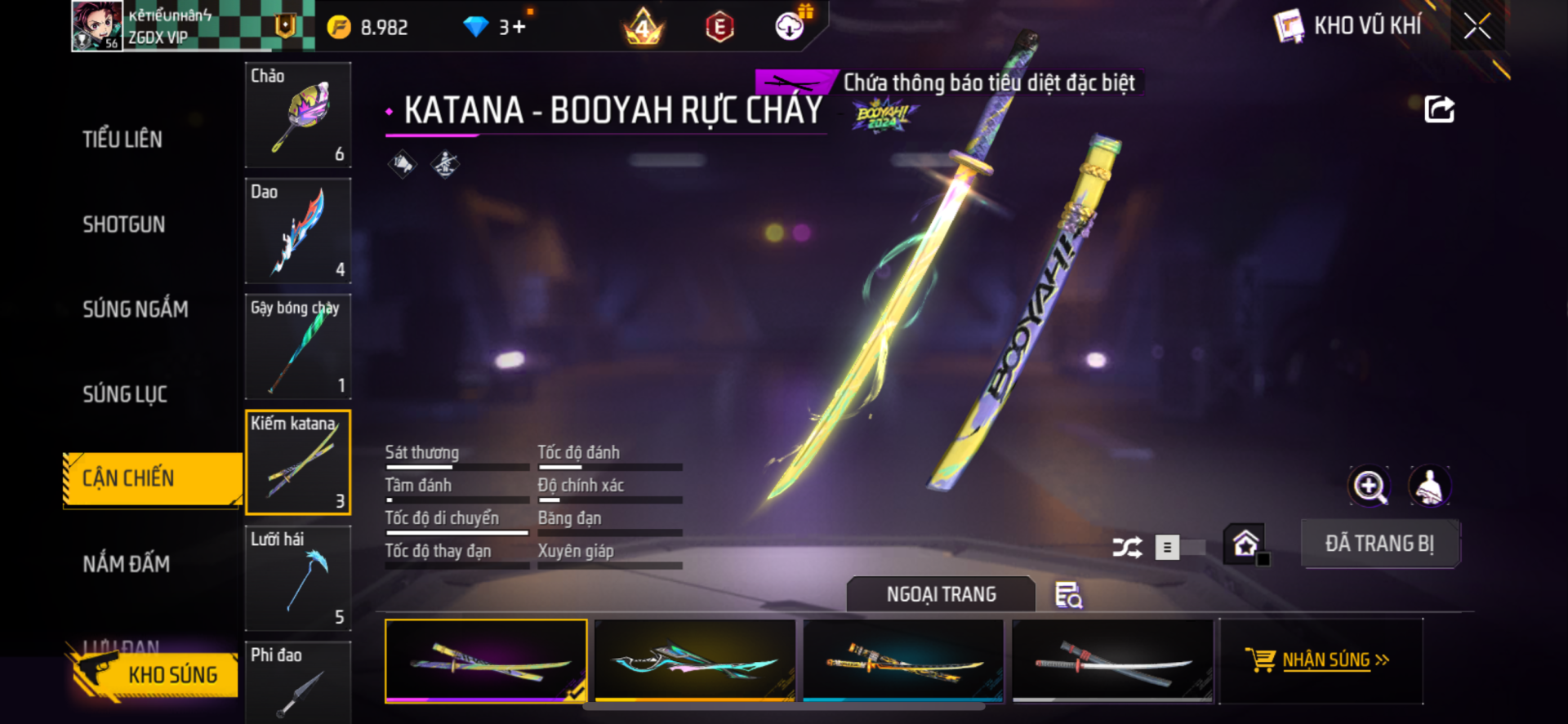Click the magnifier zoom-in icon
The image size is (1568, 724).
[1370, 486]
